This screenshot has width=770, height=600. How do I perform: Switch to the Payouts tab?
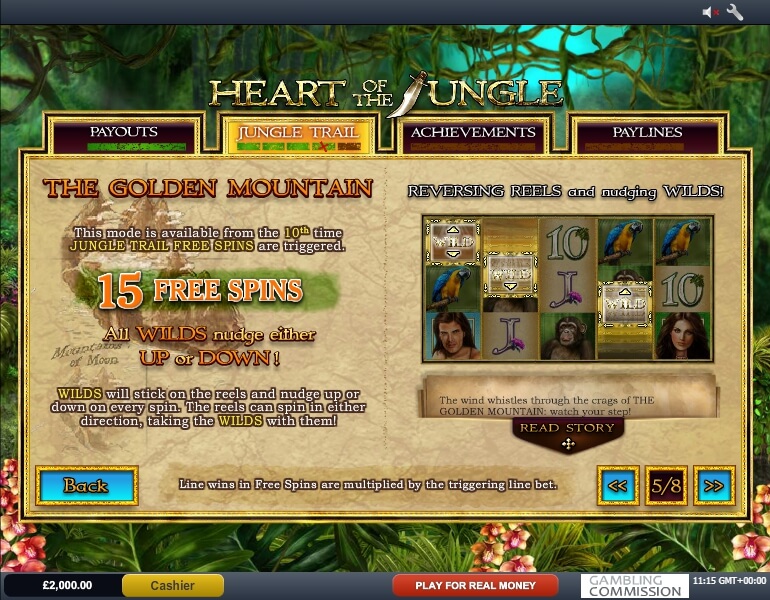124,133
